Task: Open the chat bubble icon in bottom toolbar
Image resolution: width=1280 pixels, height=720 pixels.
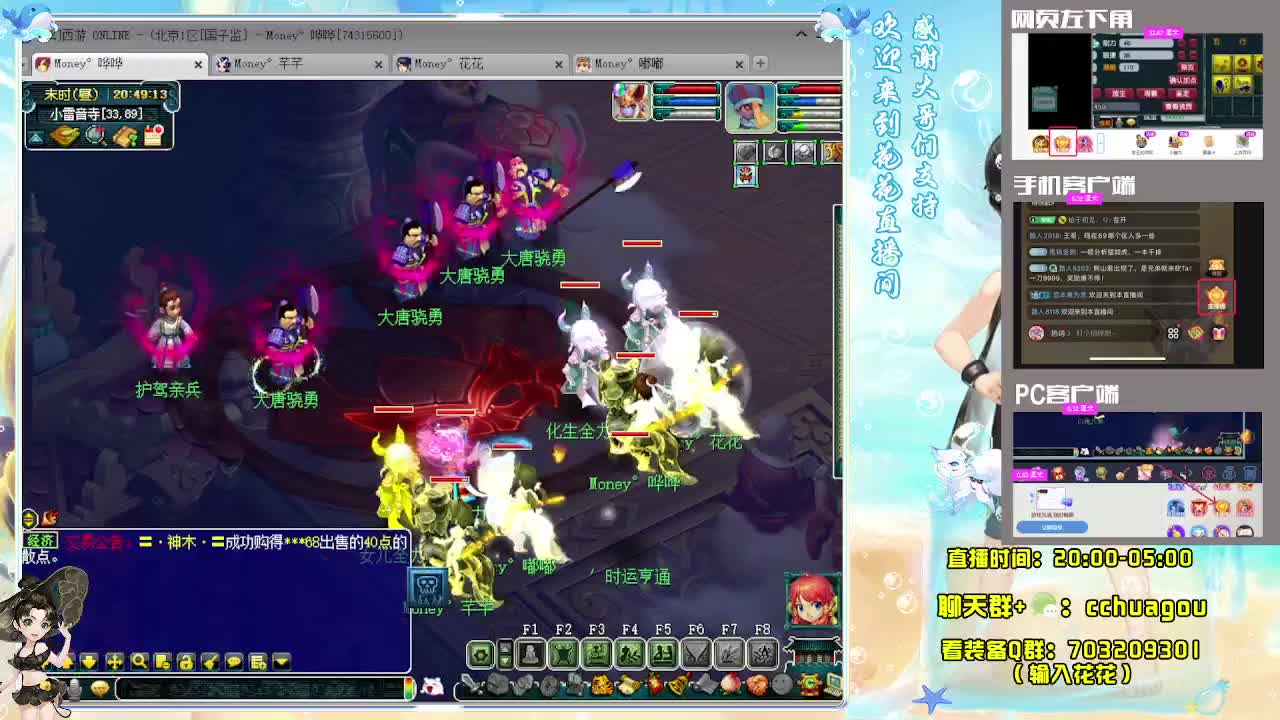Action: click(234, 662)
